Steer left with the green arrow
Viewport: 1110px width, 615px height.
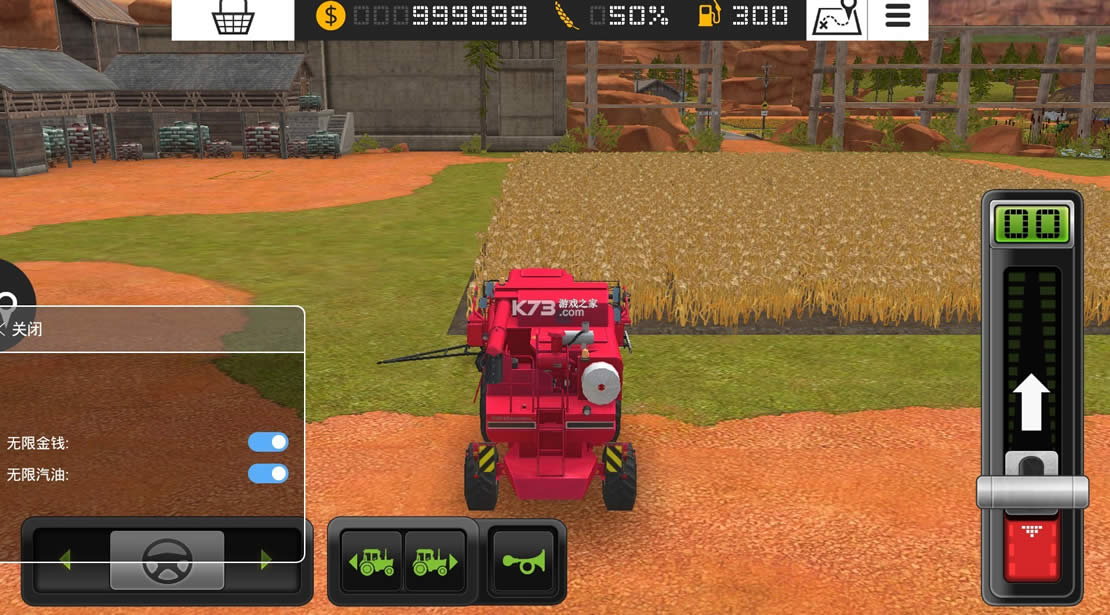(65, 560)
